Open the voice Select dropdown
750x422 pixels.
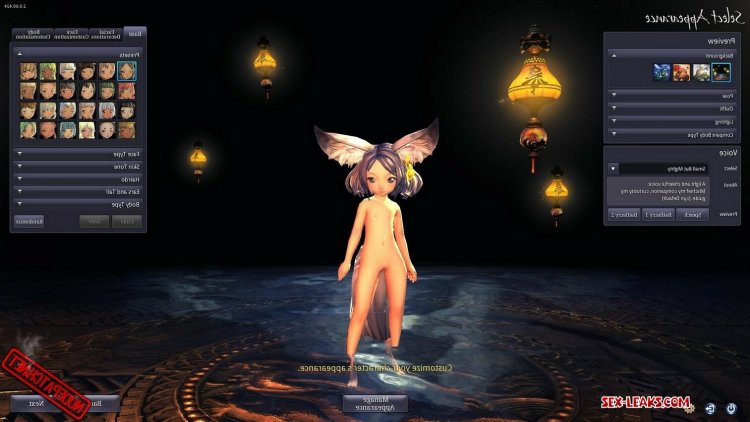click(x=613, y=169)
